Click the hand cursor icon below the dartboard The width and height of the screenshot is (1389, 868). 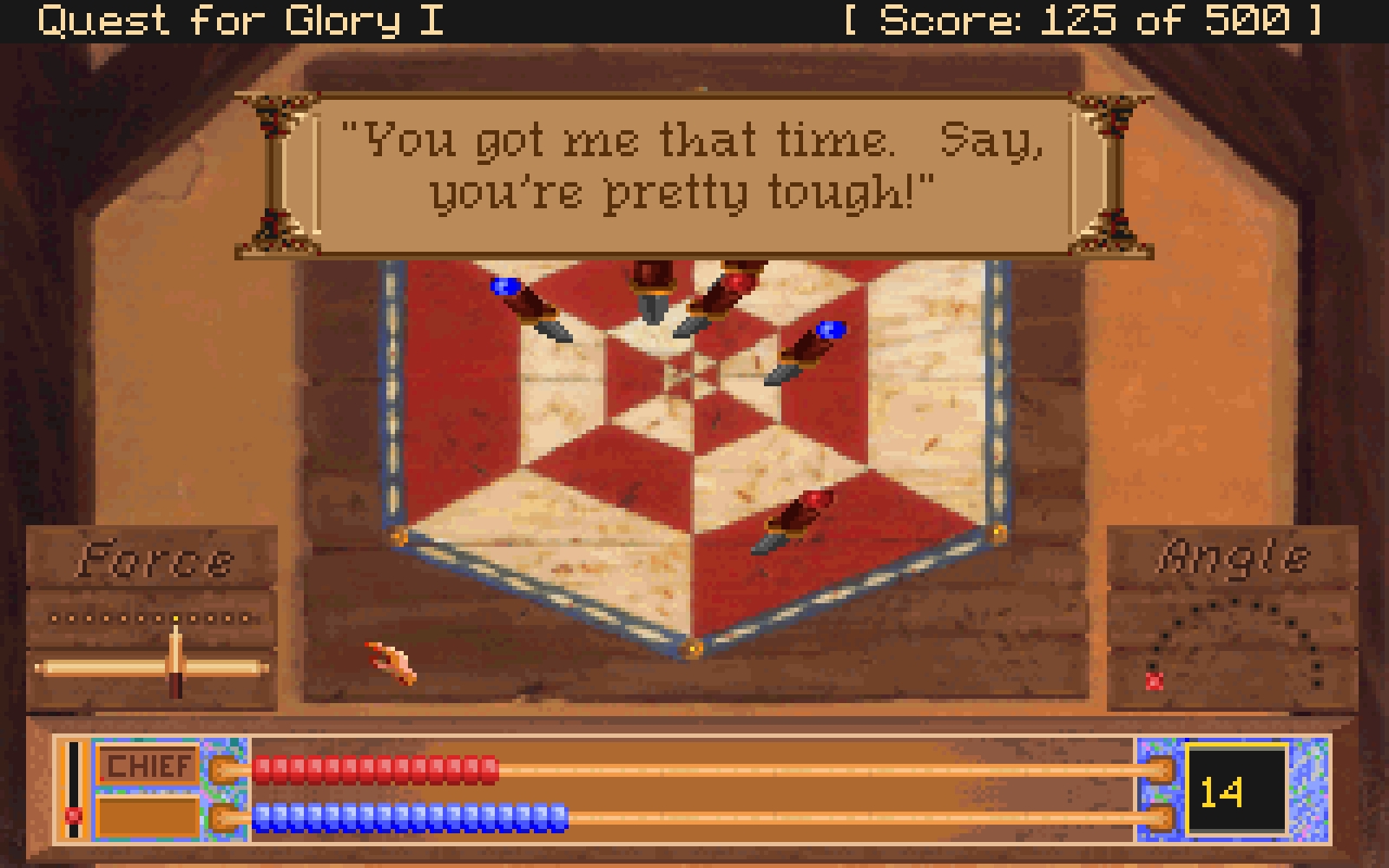pos(388,661)
